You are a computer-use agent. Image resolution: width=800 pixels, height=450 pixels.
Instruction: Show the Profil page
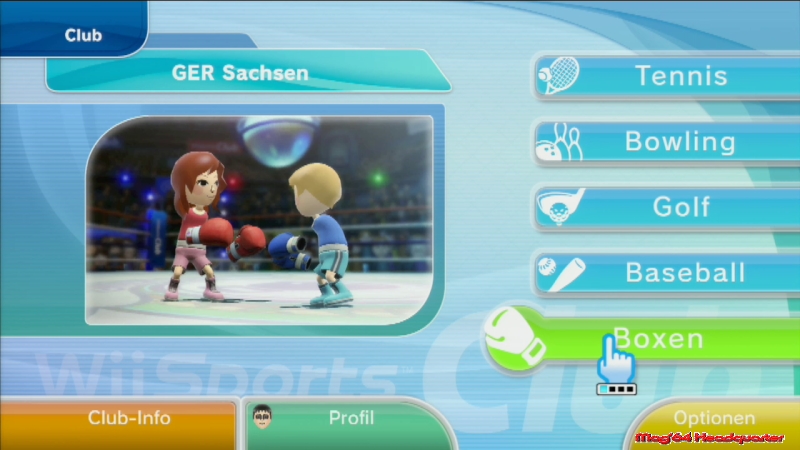(345, 420)
